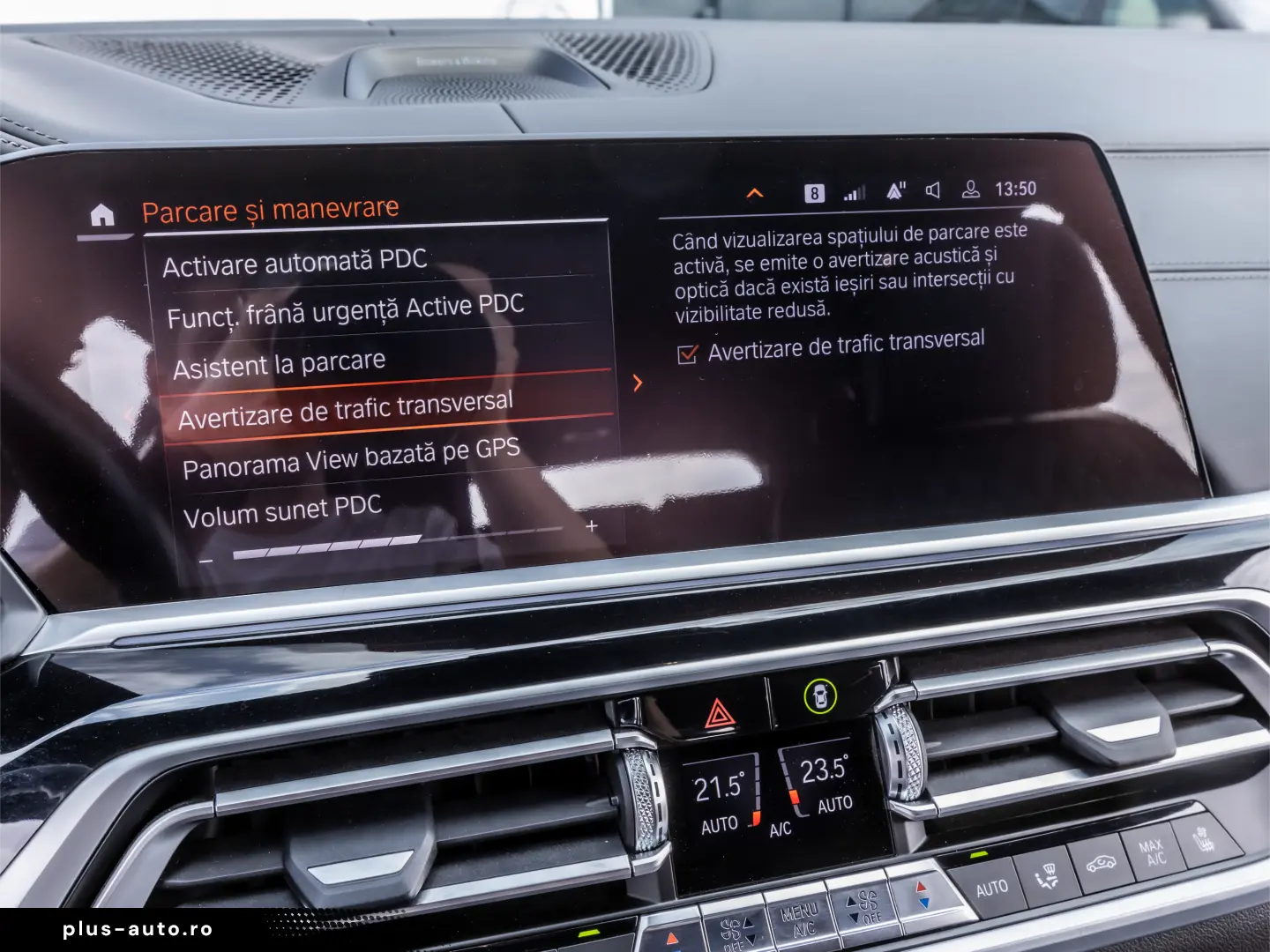Collapse the status bar with orange chevron
1270x952 pixels.
click(x=754, y=190)
